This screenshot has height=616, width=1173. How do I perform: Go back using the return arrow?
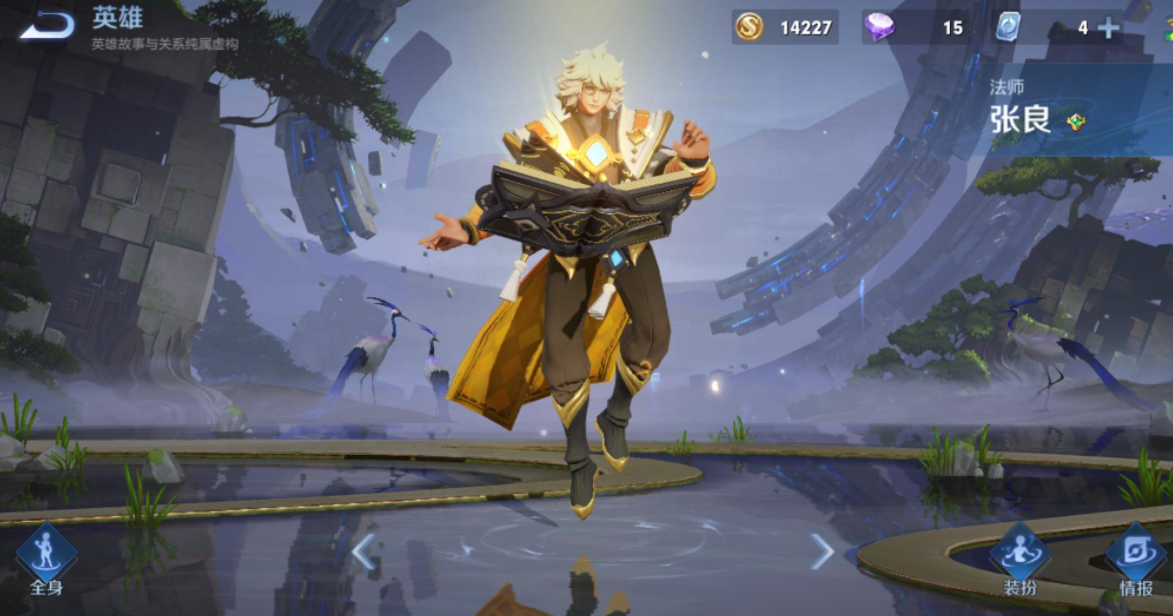coord(47,25)
